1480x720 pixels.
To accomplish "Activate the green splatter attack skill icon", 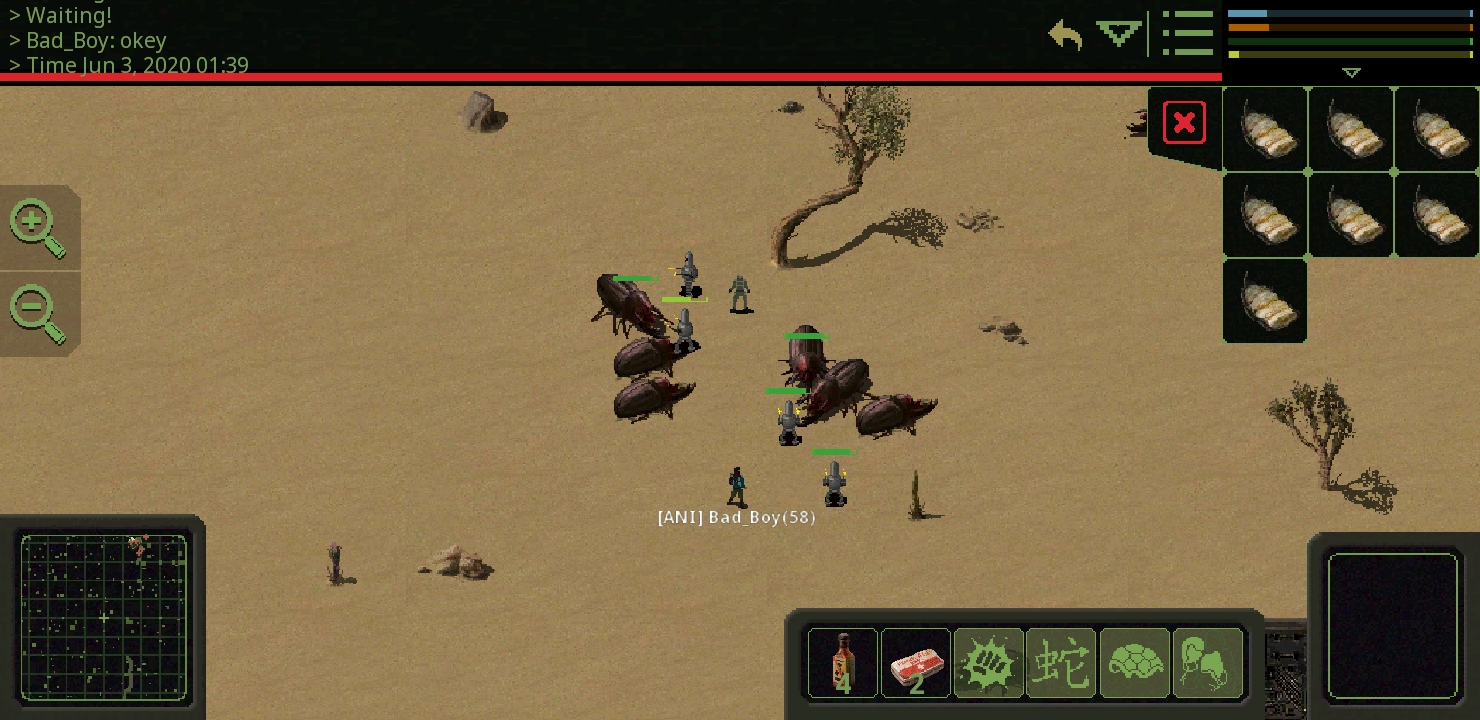I will coord(988,662).
